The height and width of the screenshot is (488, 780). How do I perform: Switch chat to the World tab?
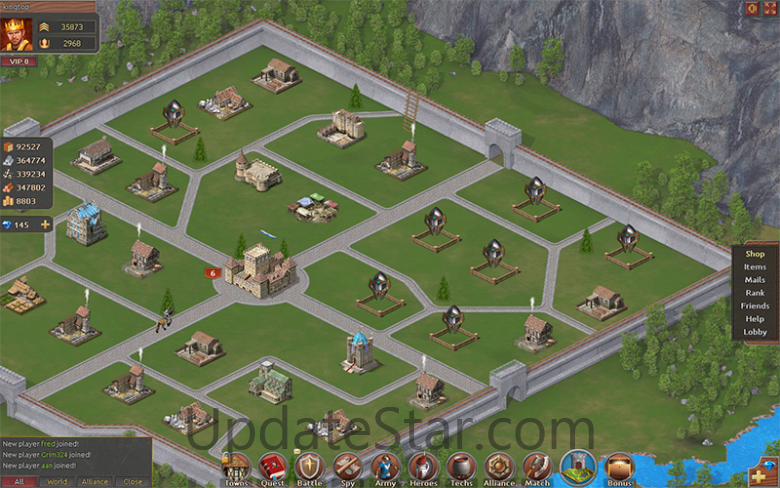point(57,481)
